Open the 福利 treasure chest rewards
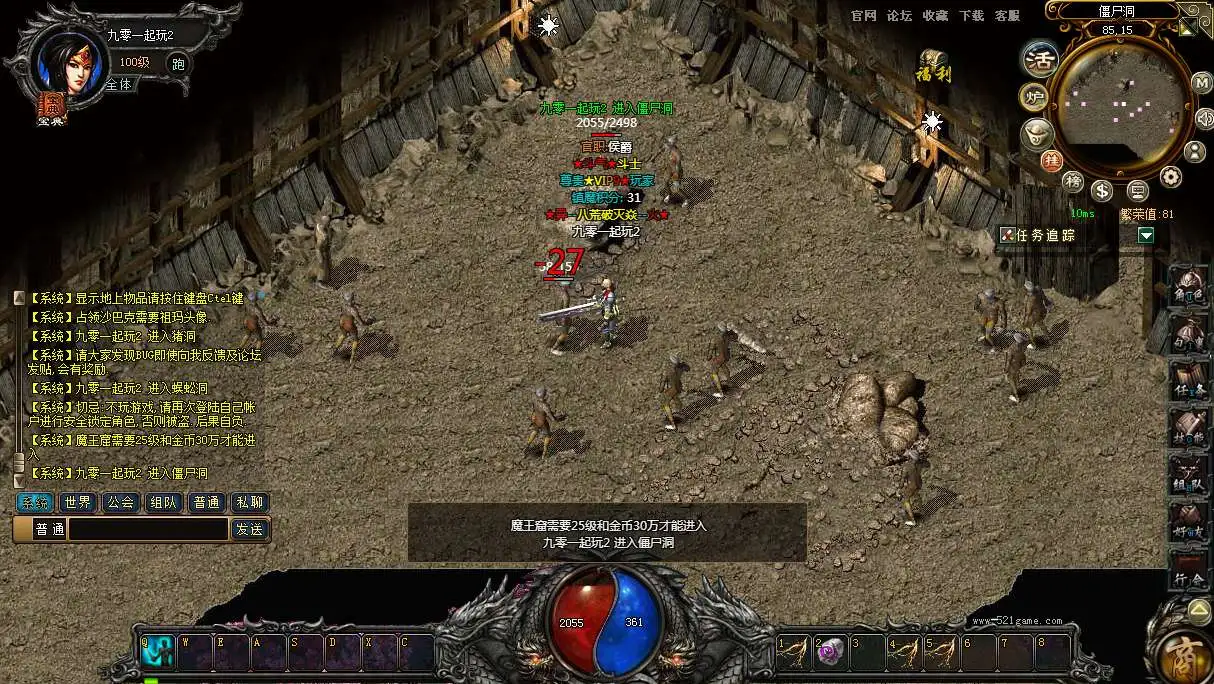 click(933, 66)
